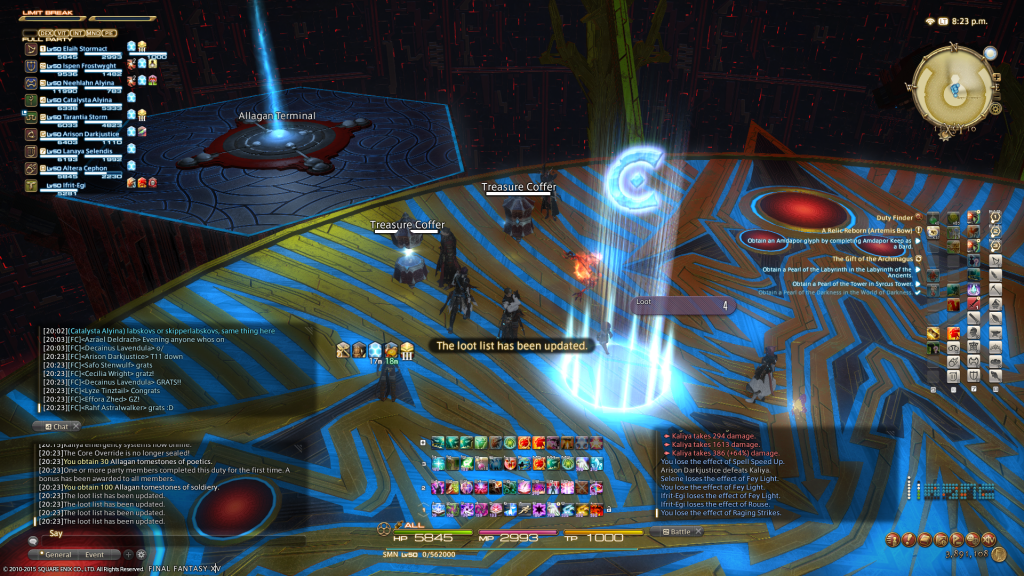Open chat log settings gear
Screen dimensions: 1024x576
pos(141,554)
